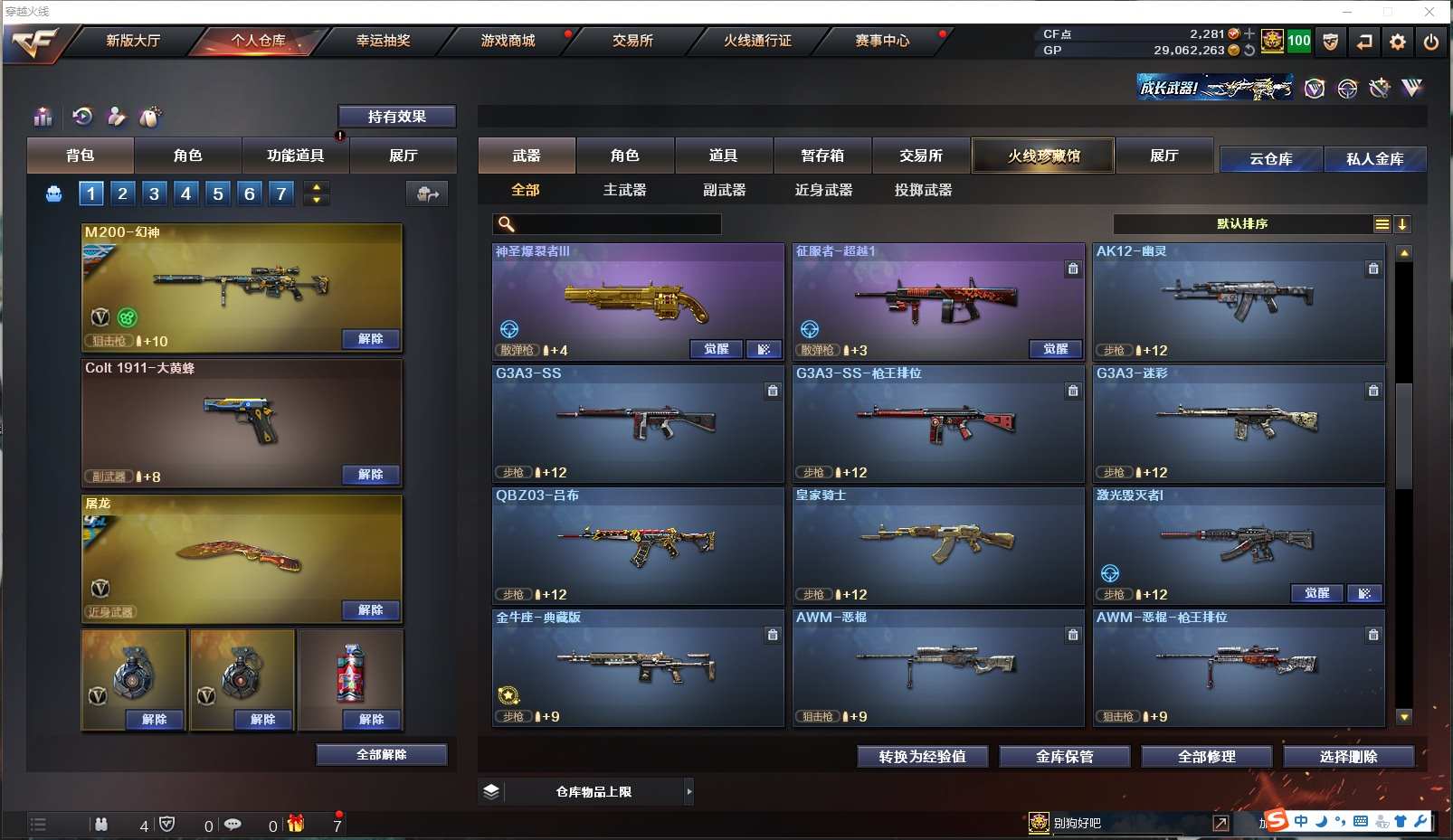Open the 云仓库 cloud storage
The height and width of the screenshot is (840, 1453).
point(1270,159)
